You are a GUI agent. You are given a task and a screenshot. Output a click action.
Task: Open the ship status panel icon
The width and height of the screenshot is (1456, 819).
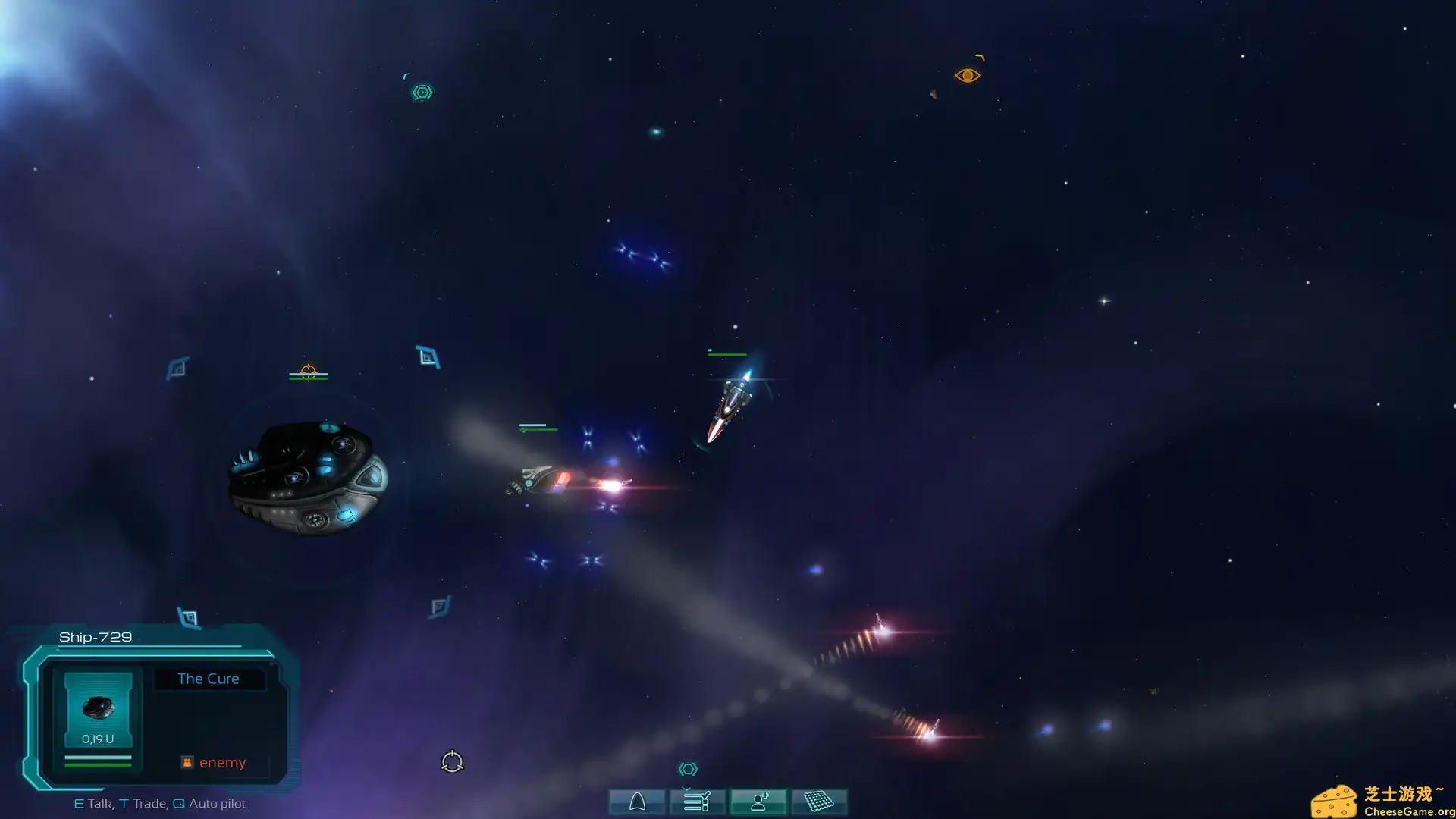pyautogui.click(x=637, y=802)
